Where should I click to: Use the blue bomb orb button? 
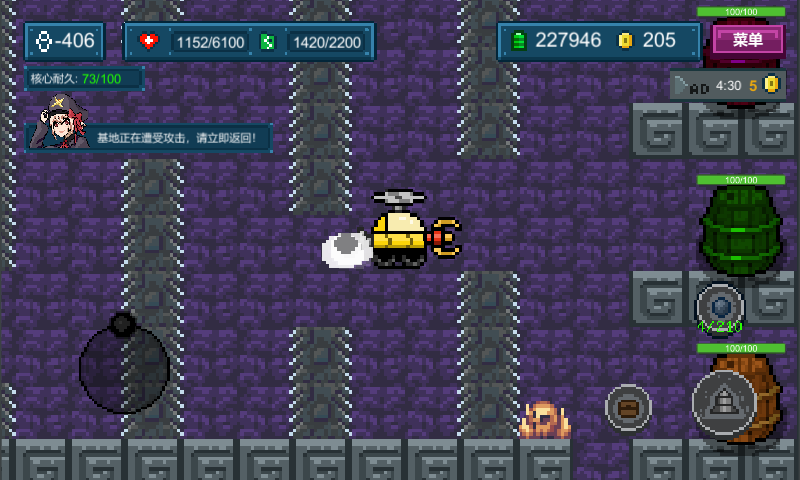[719, 304]
